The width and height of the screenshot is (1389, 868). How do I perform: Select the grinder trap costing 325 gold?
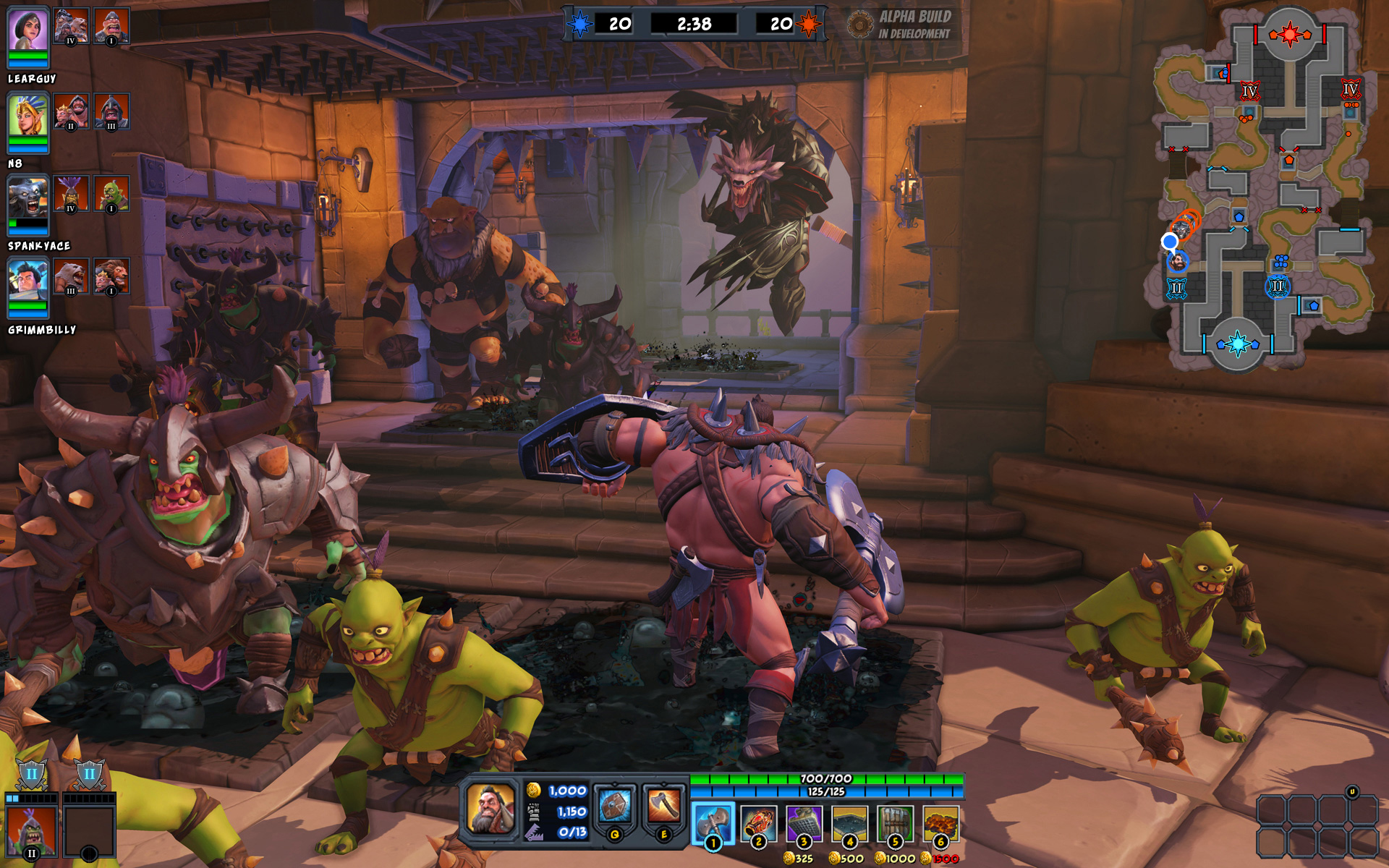tap(803, 821)
